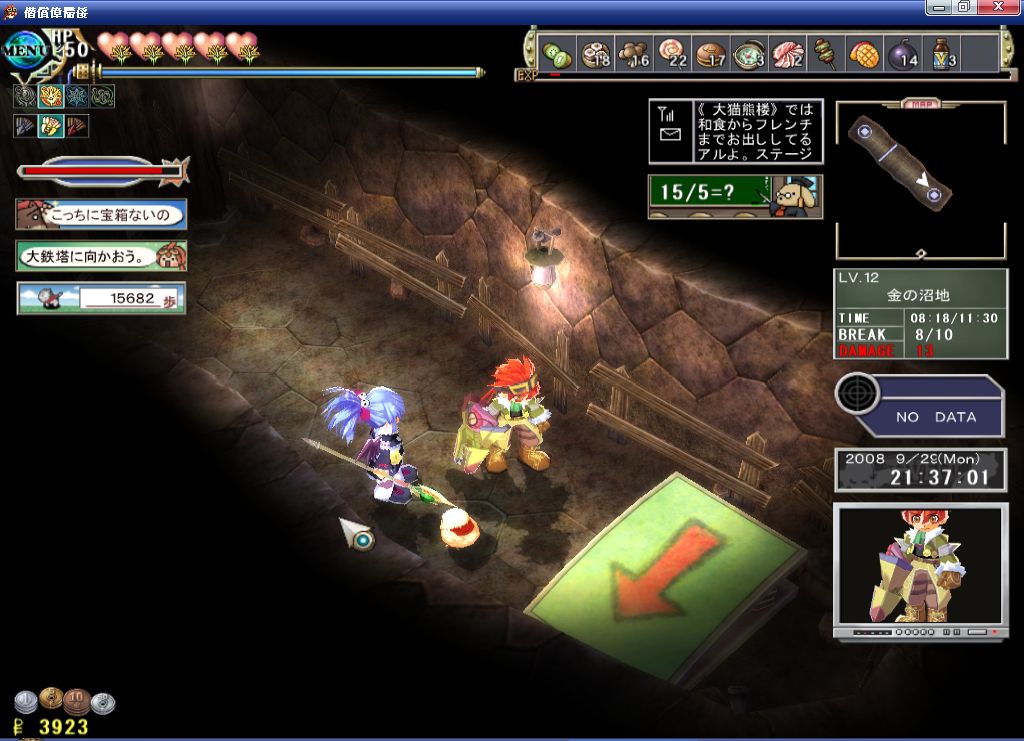Image resolution: width=1024 pixels, height=741 pixels.
Task: Activate the highlighted orange flower skill icon
Action: 51,96
